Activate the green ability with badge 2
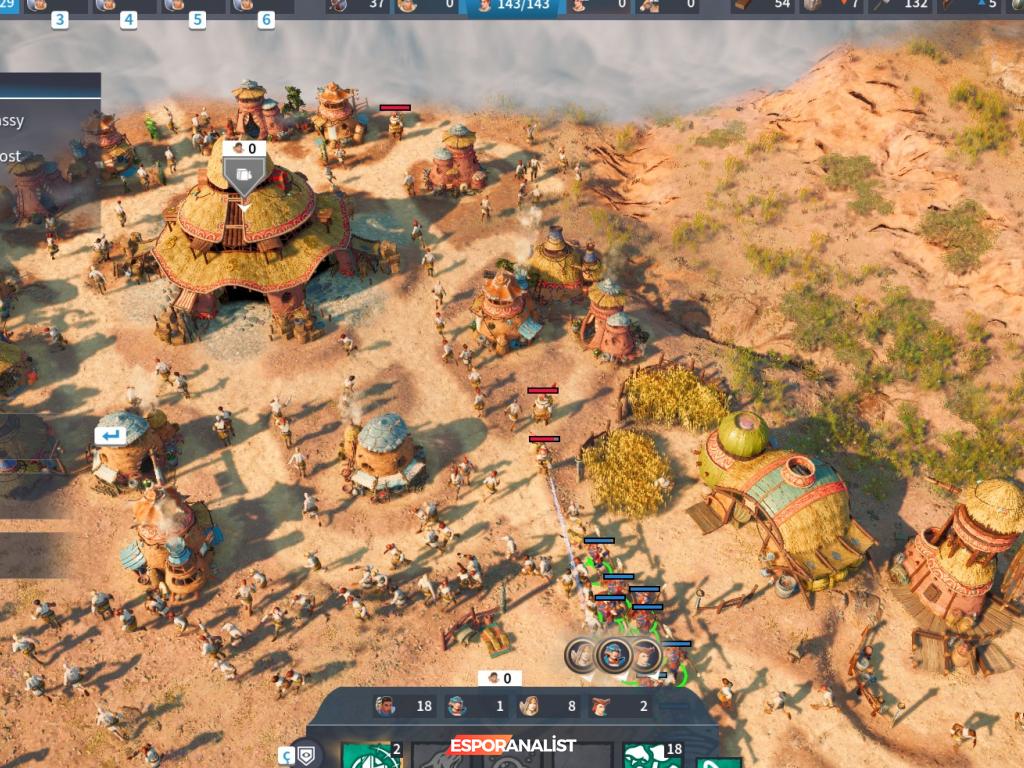This screenshot has width=1024, height=768. pyautogui.click(x=370, y=756)
